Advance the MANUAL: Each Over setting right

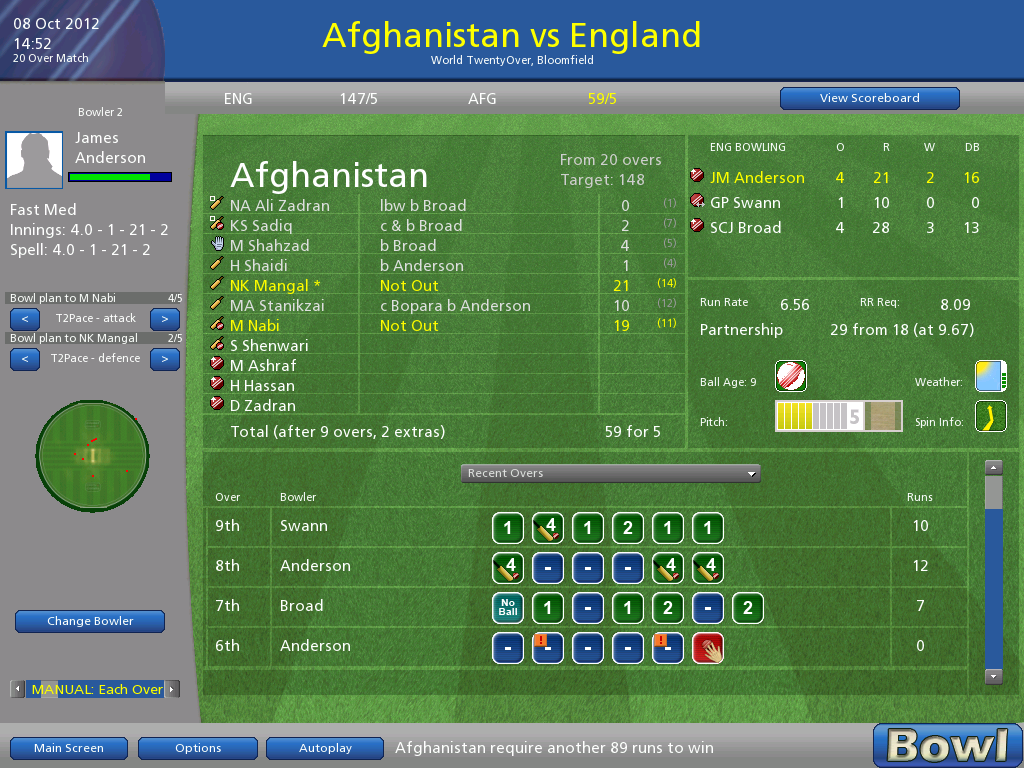pos(173,689)
